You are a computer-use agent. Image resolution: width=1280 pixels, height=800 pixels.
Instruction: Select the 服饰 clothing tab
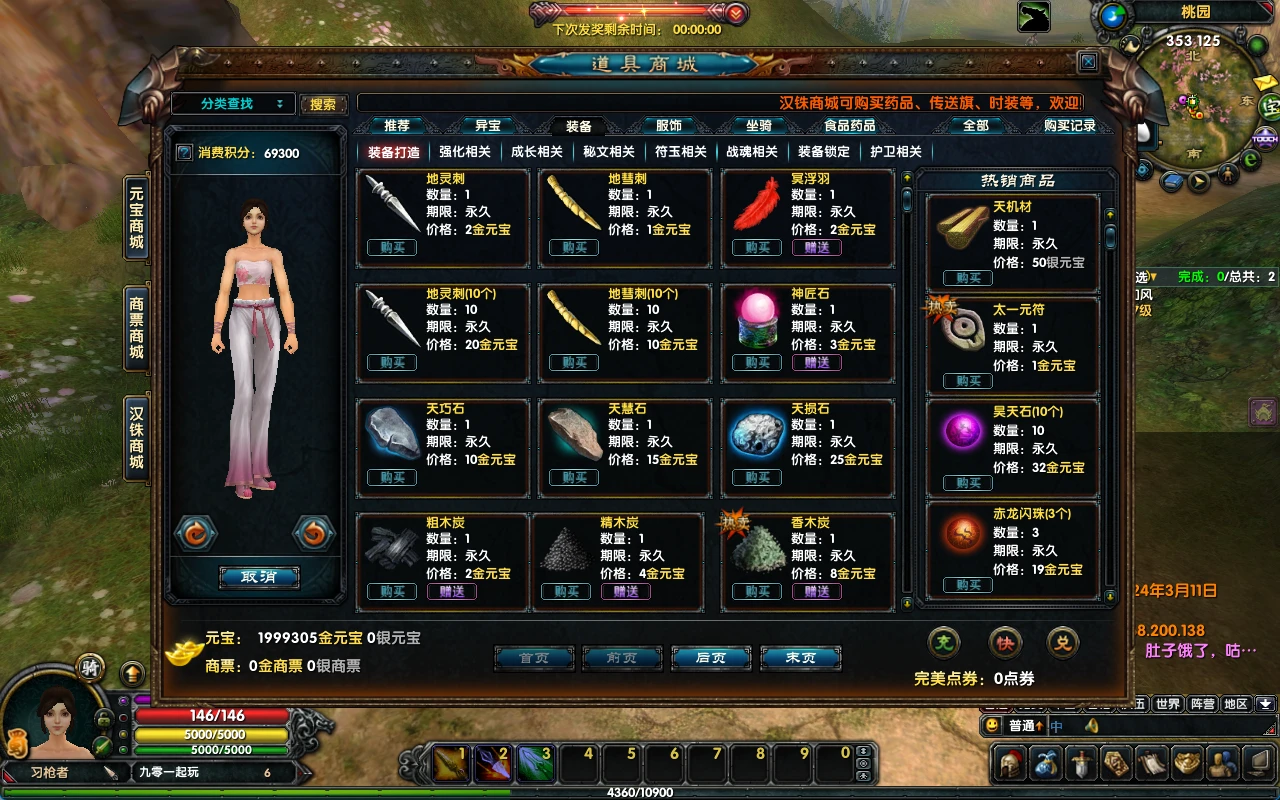click(x=668, y=126)
